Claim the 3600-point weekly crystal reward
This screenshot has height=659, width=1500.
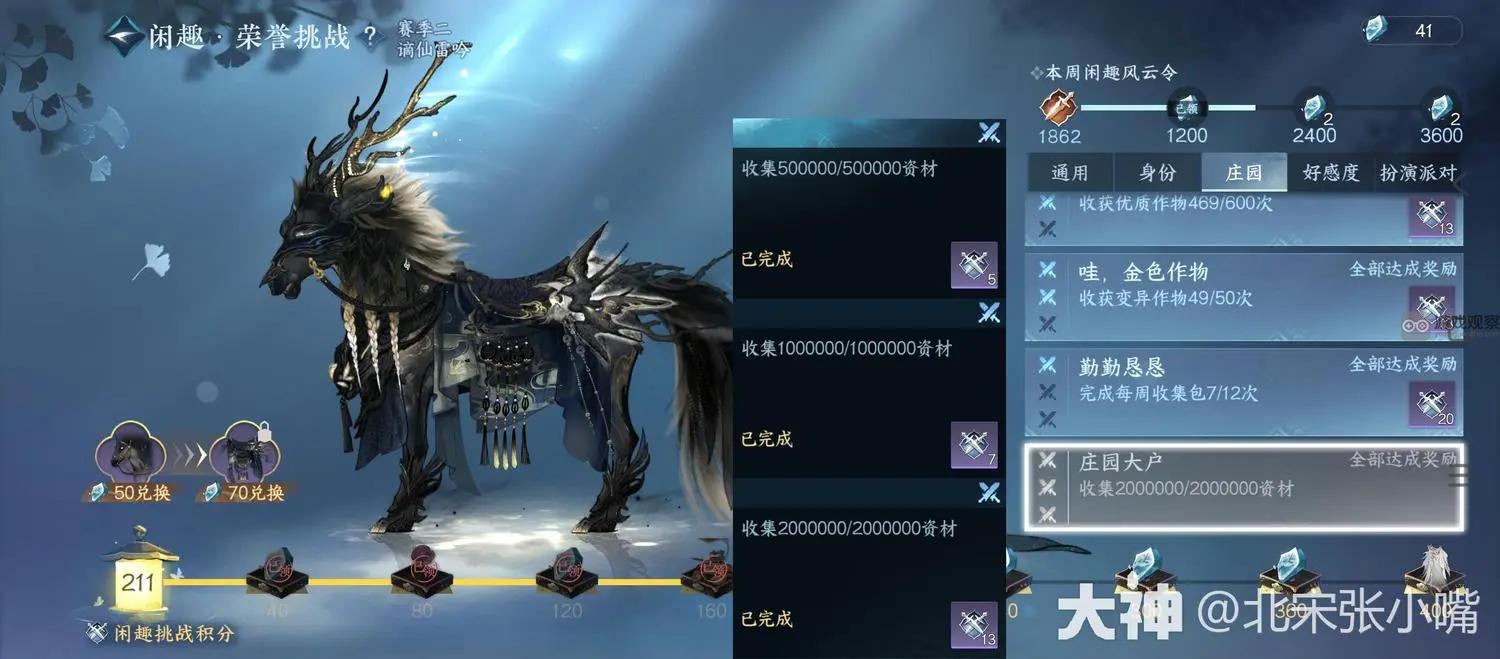click(x=1440, y=108)
